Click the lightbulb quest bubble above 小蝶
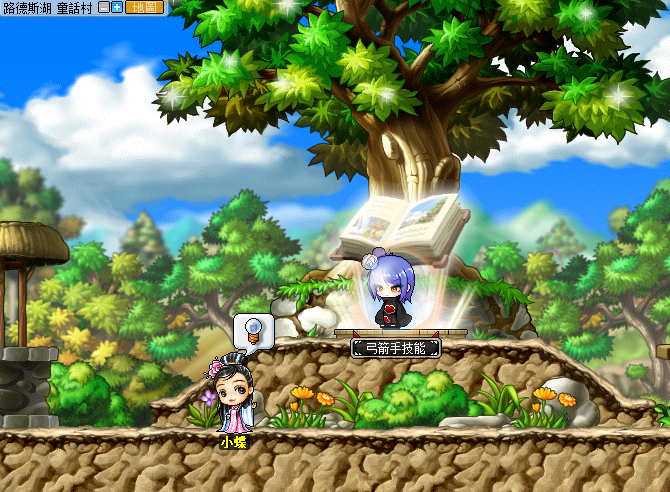670x492 pixels. [x=254, y=330]
